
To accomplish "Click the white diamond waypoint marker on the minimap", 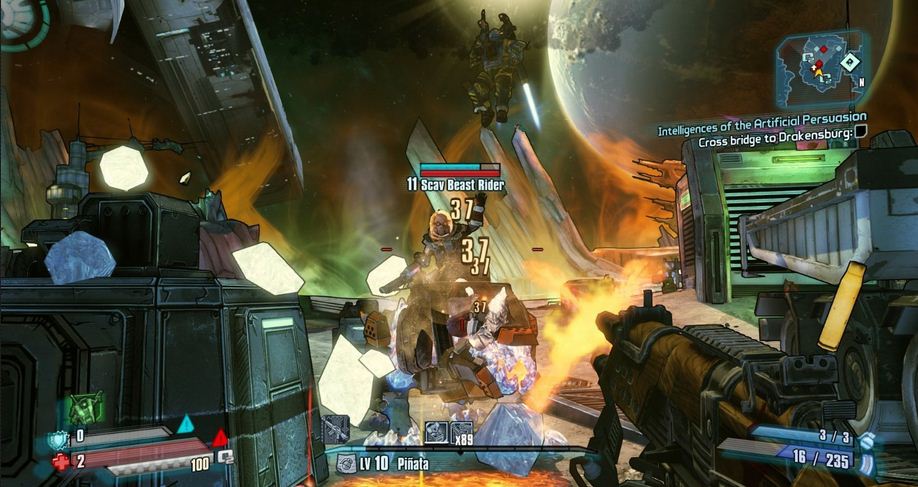I will click(x=849, y=62).
